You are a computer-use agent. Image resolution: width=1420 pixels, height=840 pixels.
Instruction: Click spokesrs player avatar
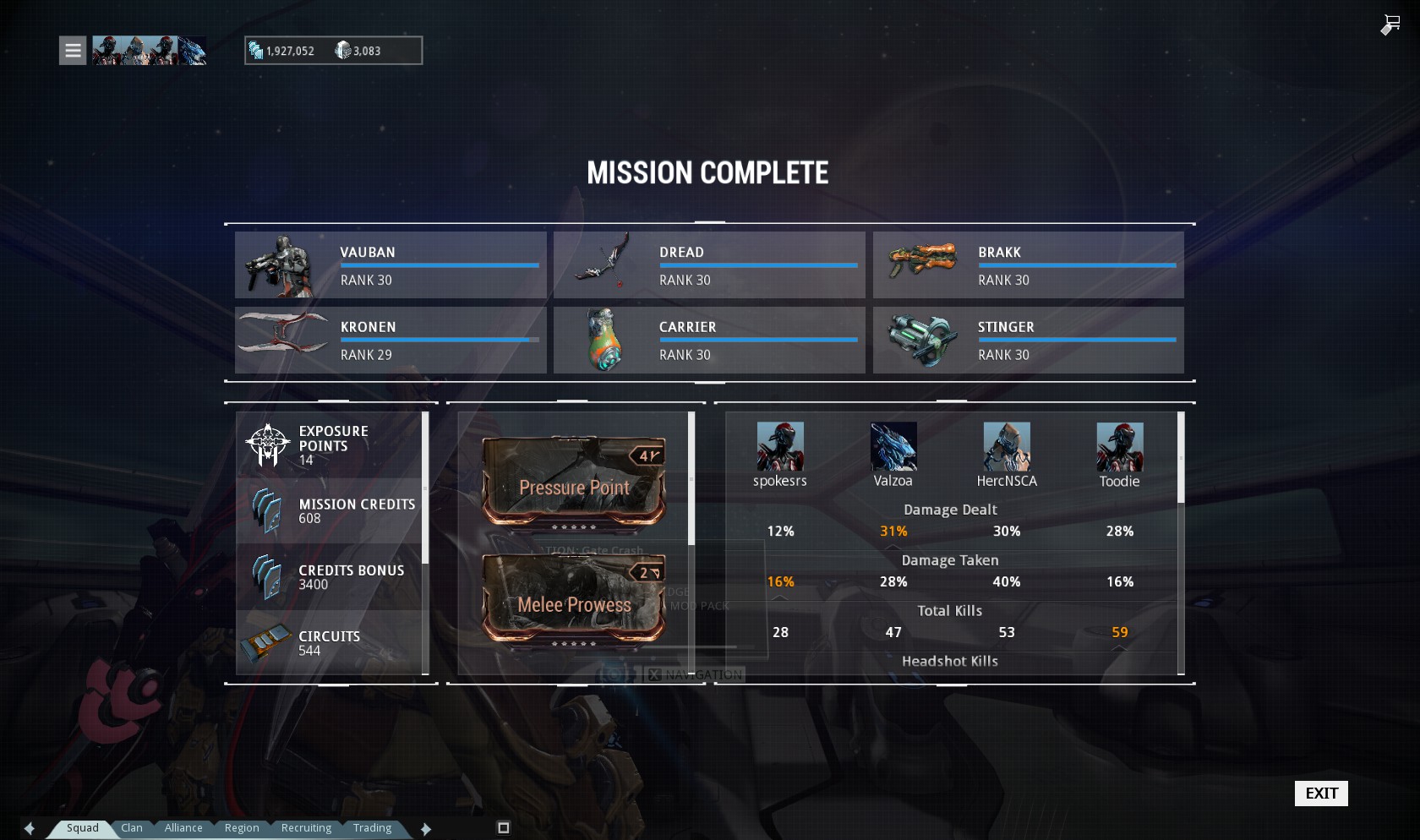780,446
